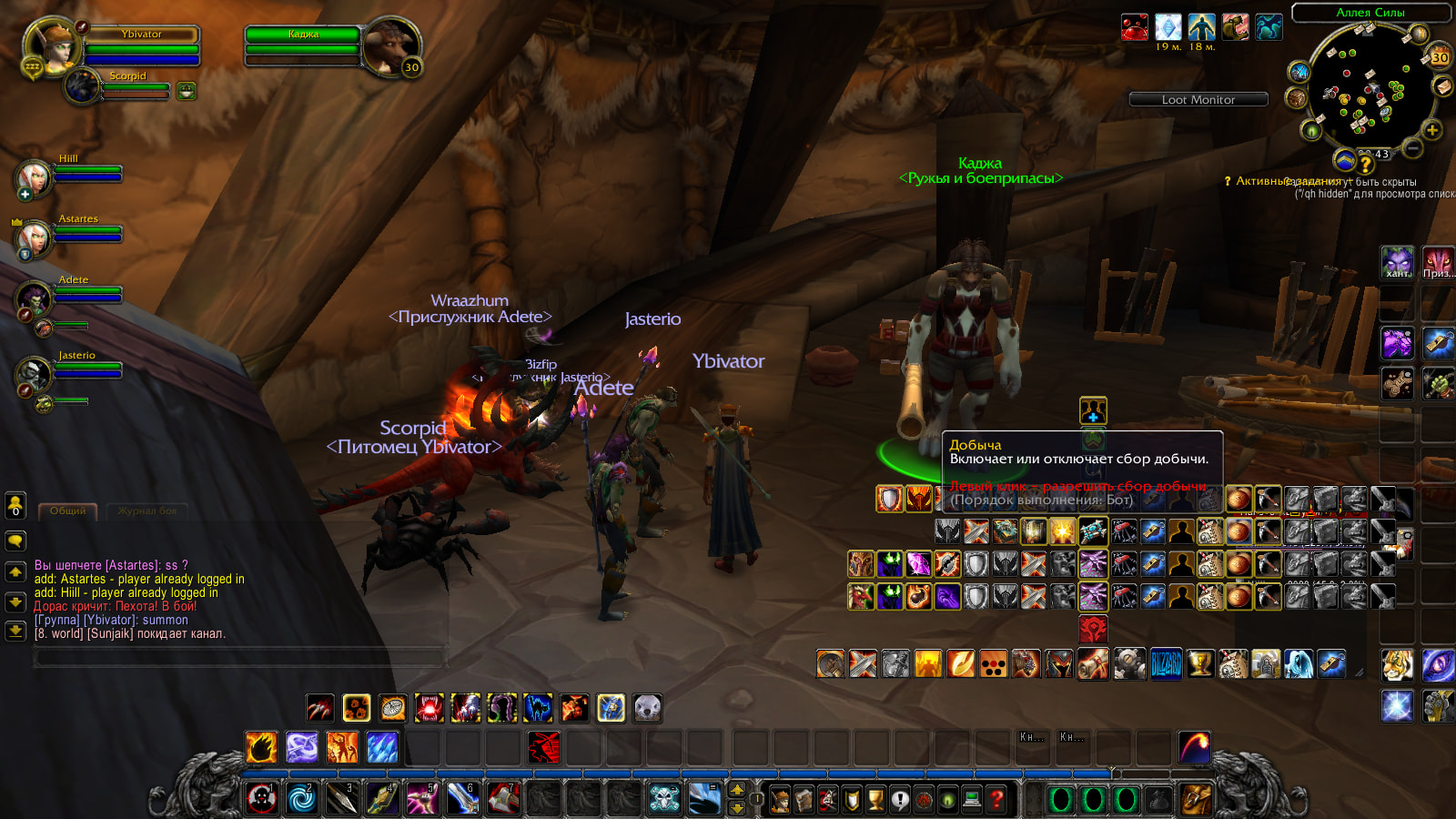1456x819 pixels.
Task: Click the mail envelope button beside the minimap
Action: (x=1442, y=86)
